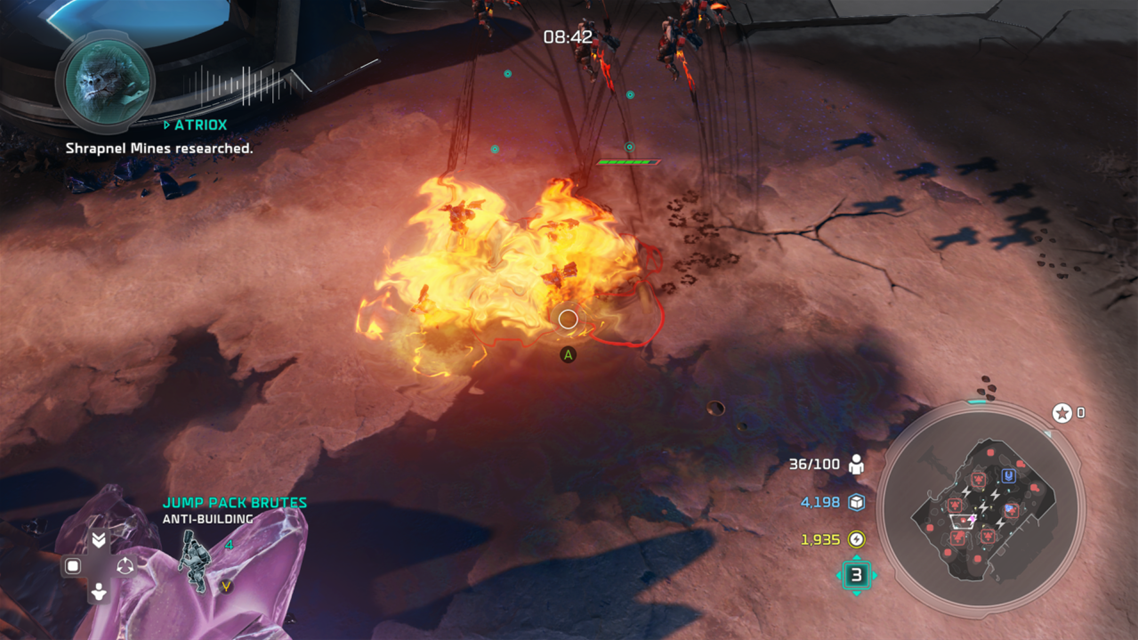Click the circular arrows icon on the d-pad widget
Image resolution: width=1138 pixels, height=640 pixels.
point(125,567)
